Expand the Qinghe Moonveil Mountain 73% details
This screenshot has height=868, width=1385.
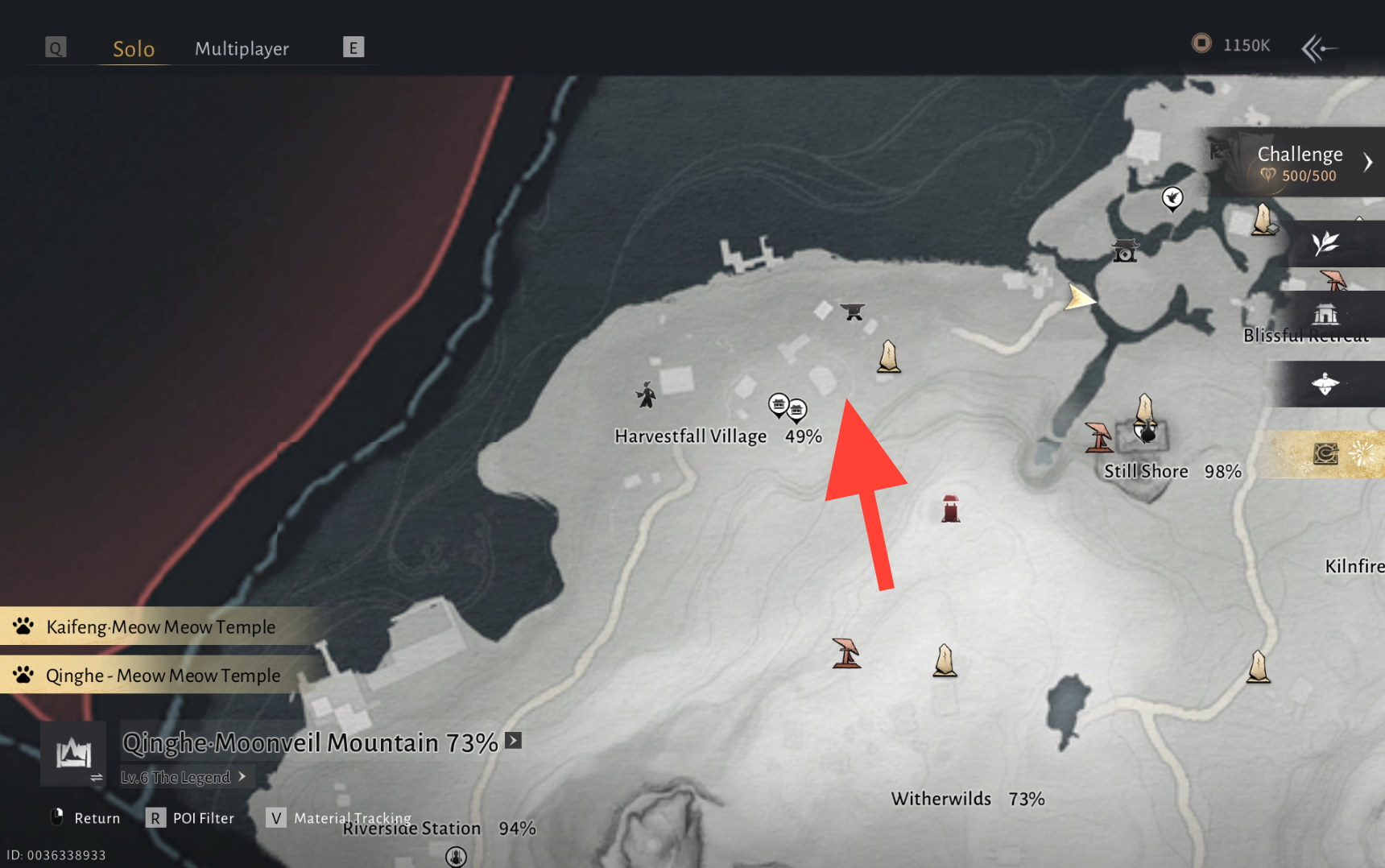(x=513, y=741)
